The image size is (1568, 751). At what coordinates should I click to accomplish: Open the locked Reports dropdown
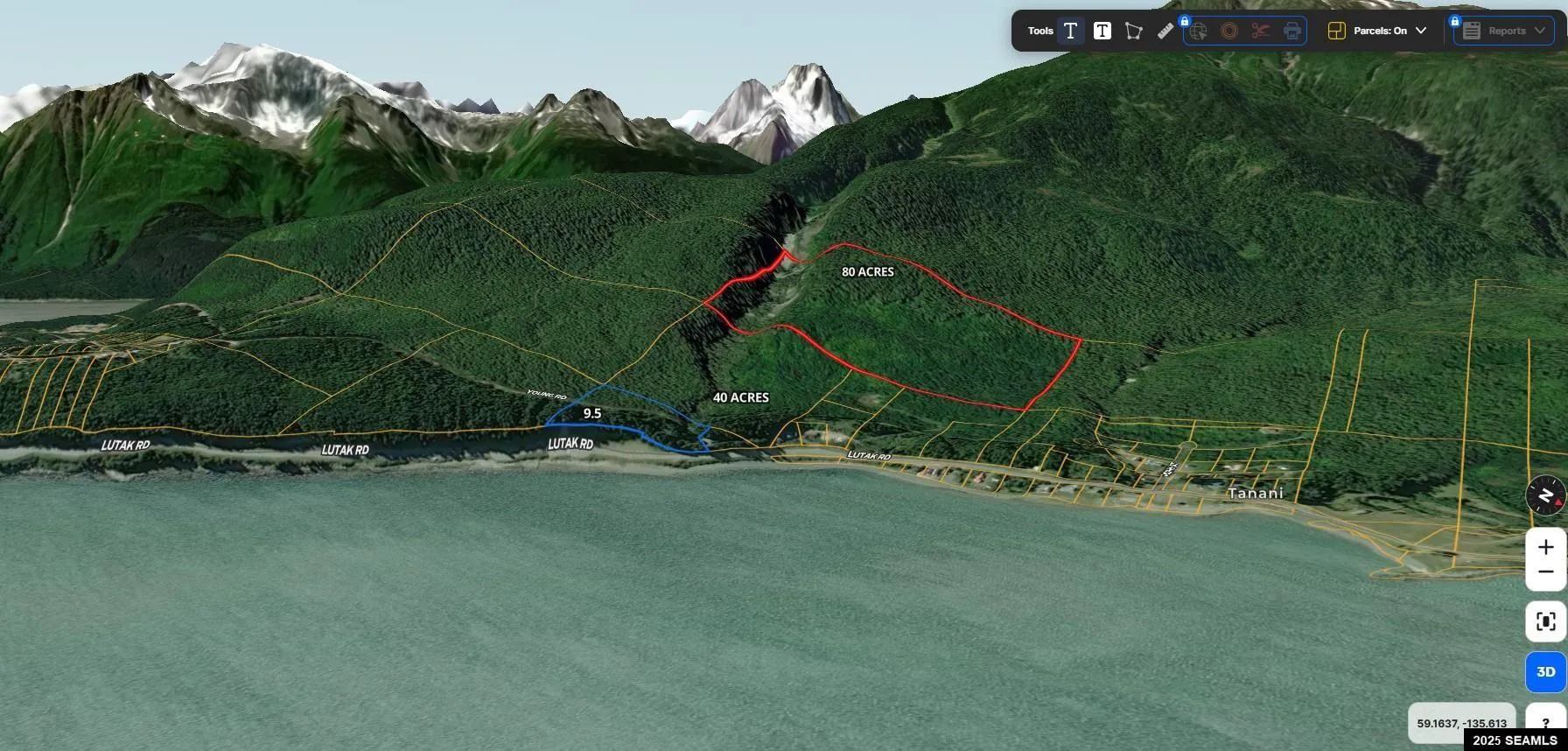pyautogui.click(x=1505, y=31)
